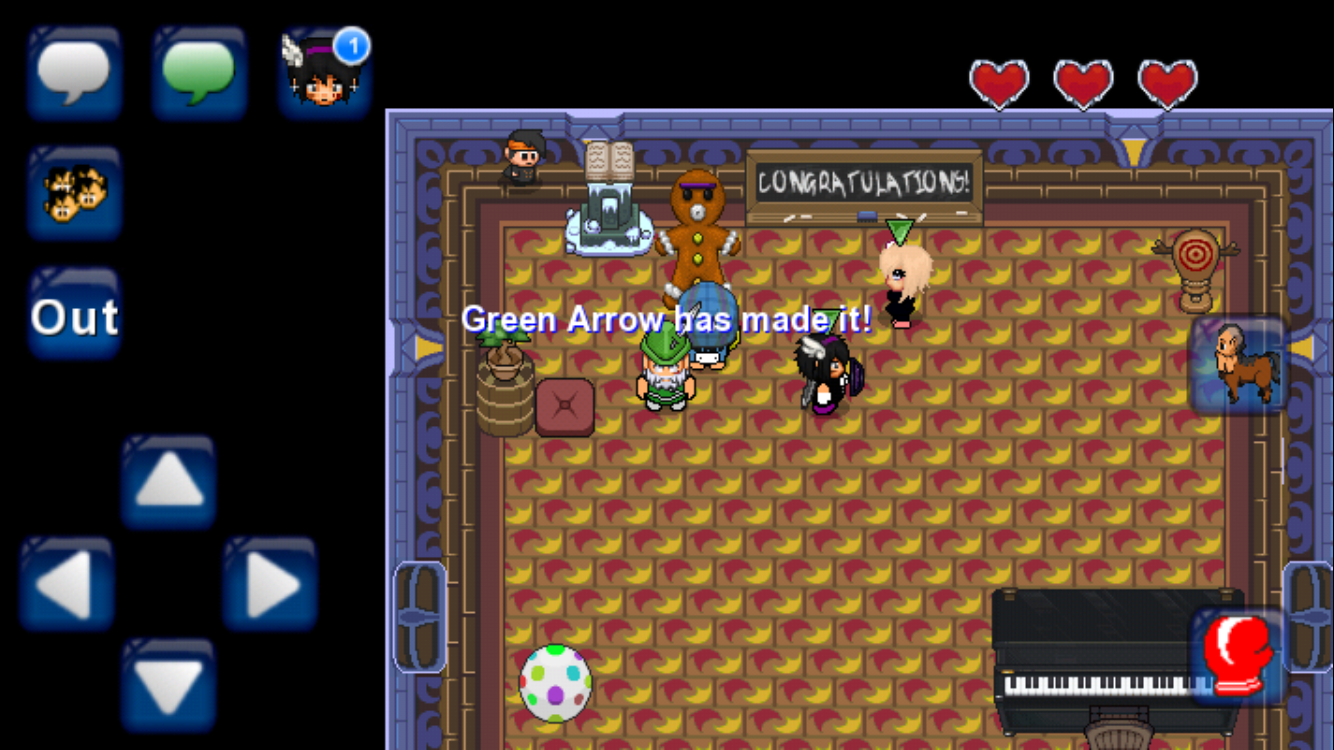Punch with the red boxing glove button
Screen dimensions: 1334x750
[x=1236, y=655]
